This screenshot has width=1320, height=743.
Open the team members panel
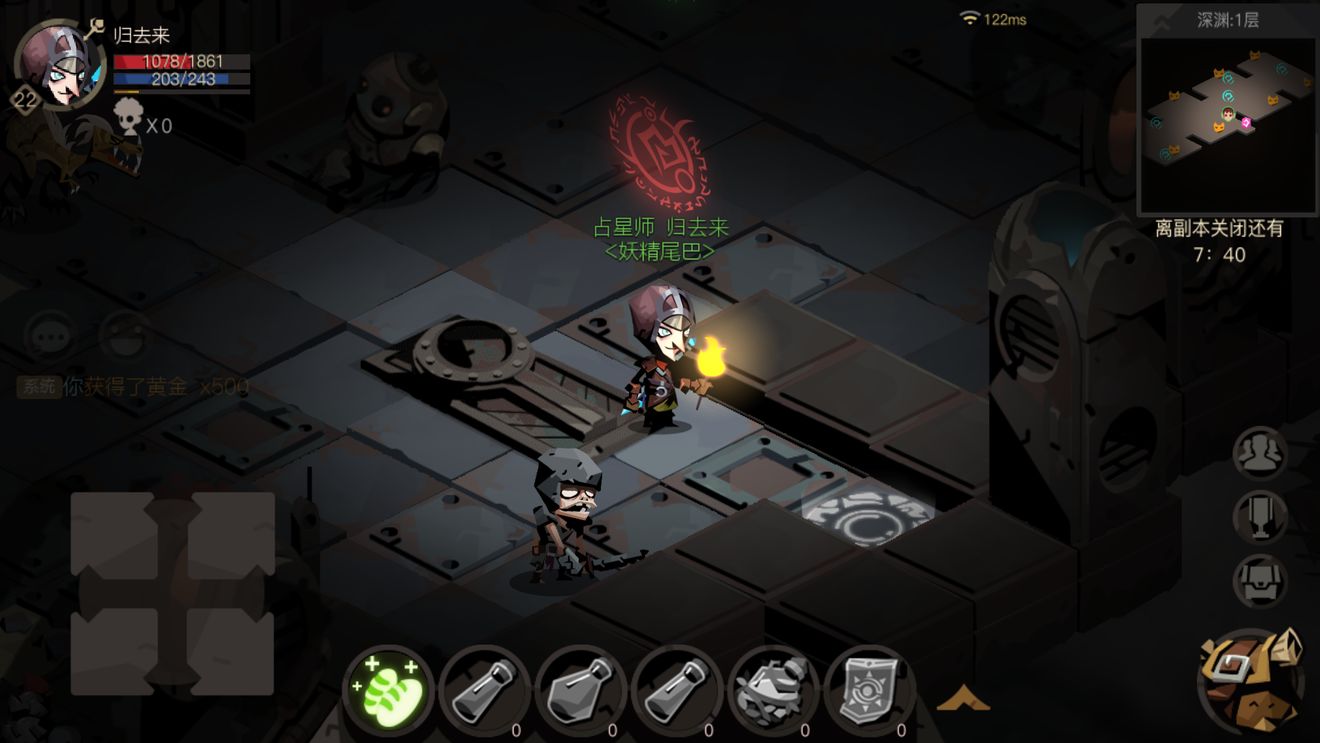[x=1259, y=455]
